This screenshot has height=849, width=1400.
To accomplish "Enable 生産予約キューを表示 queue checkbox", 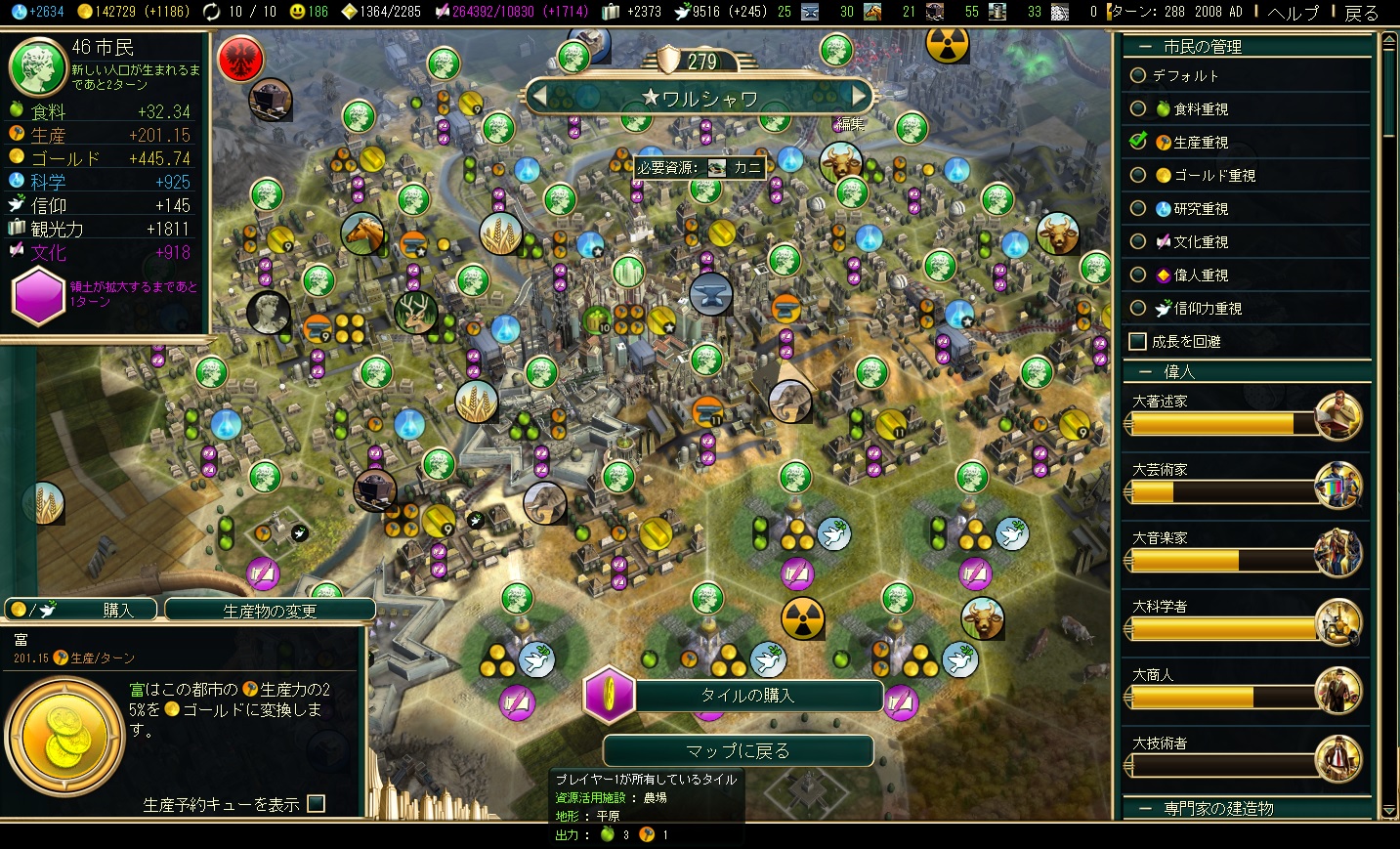I will pyautogui.click(x=316, y=804).
